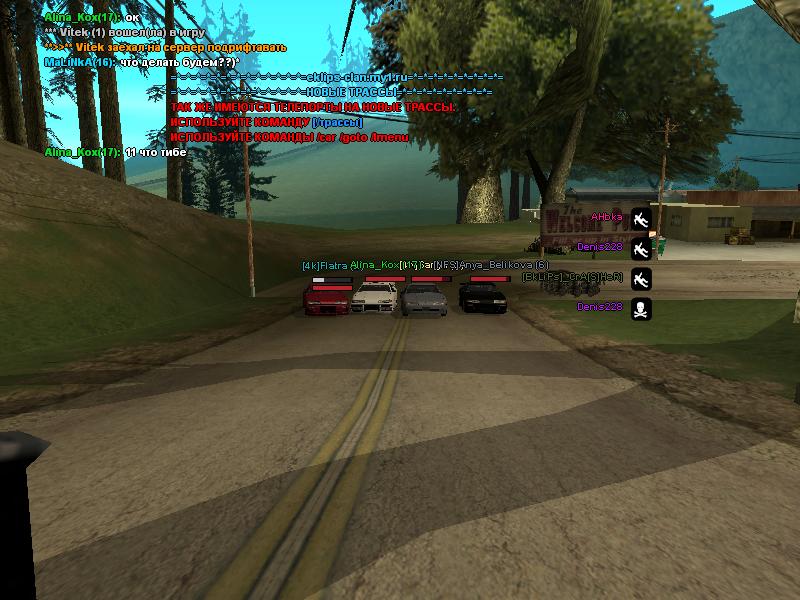The height and width of the screenshot is (600, 800).
Task: Select the falling-figure icon beside AHbka
Action: (x=641, y=217)
